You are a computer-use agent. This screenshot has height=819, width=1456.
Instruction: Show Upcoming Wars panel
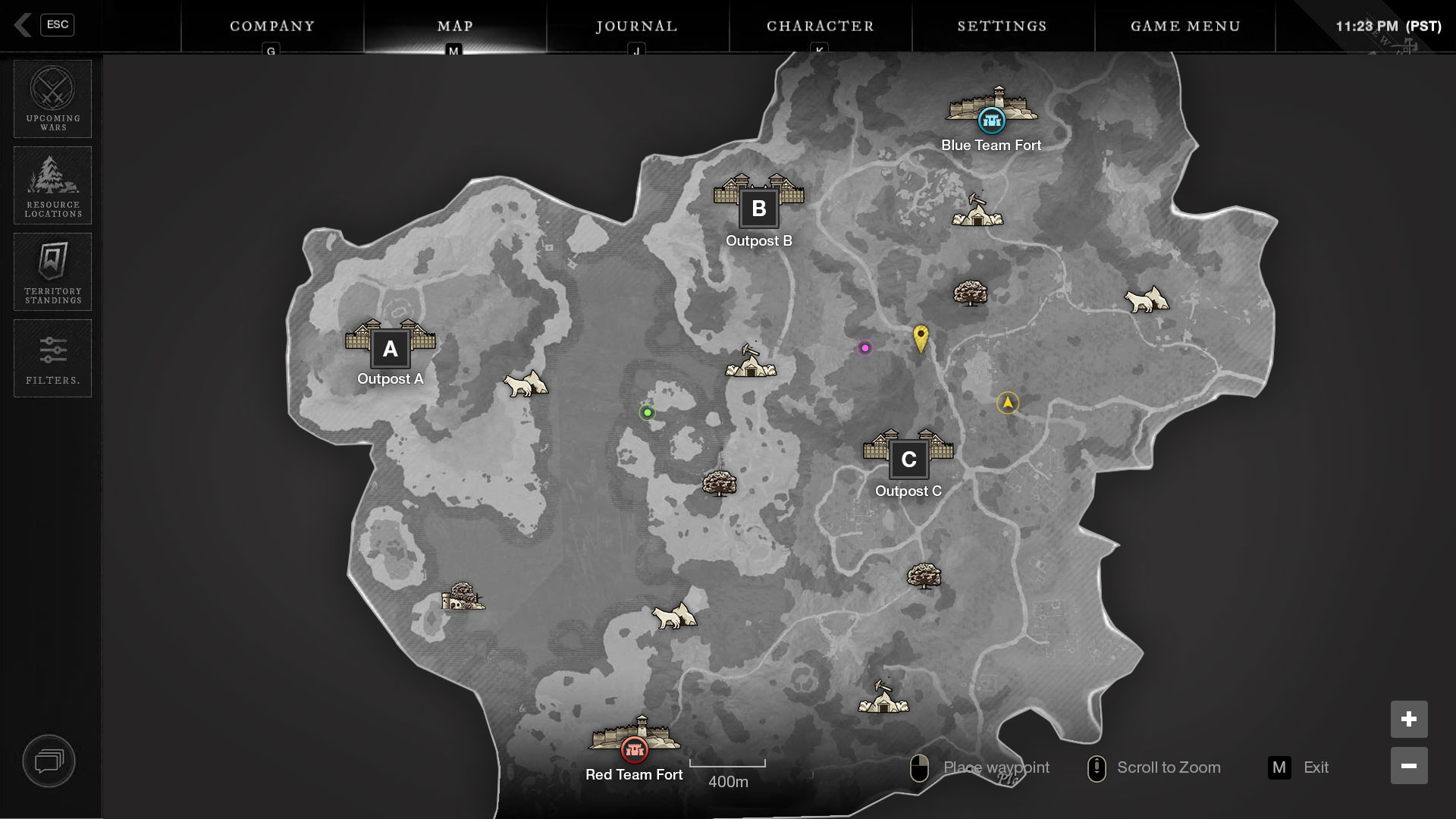(52, 99)
